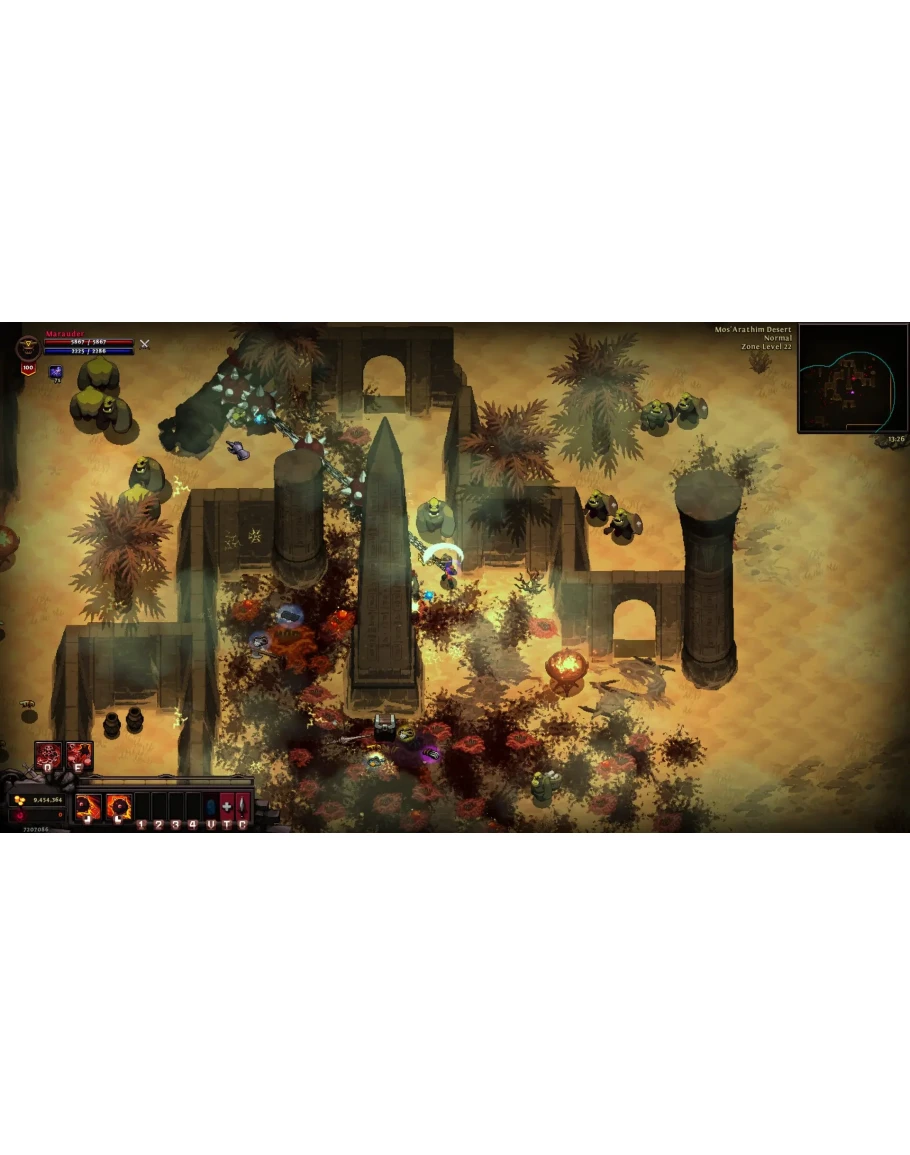Click the red crystal slot bound to C

pyautogui.click(x=243, y=806)
